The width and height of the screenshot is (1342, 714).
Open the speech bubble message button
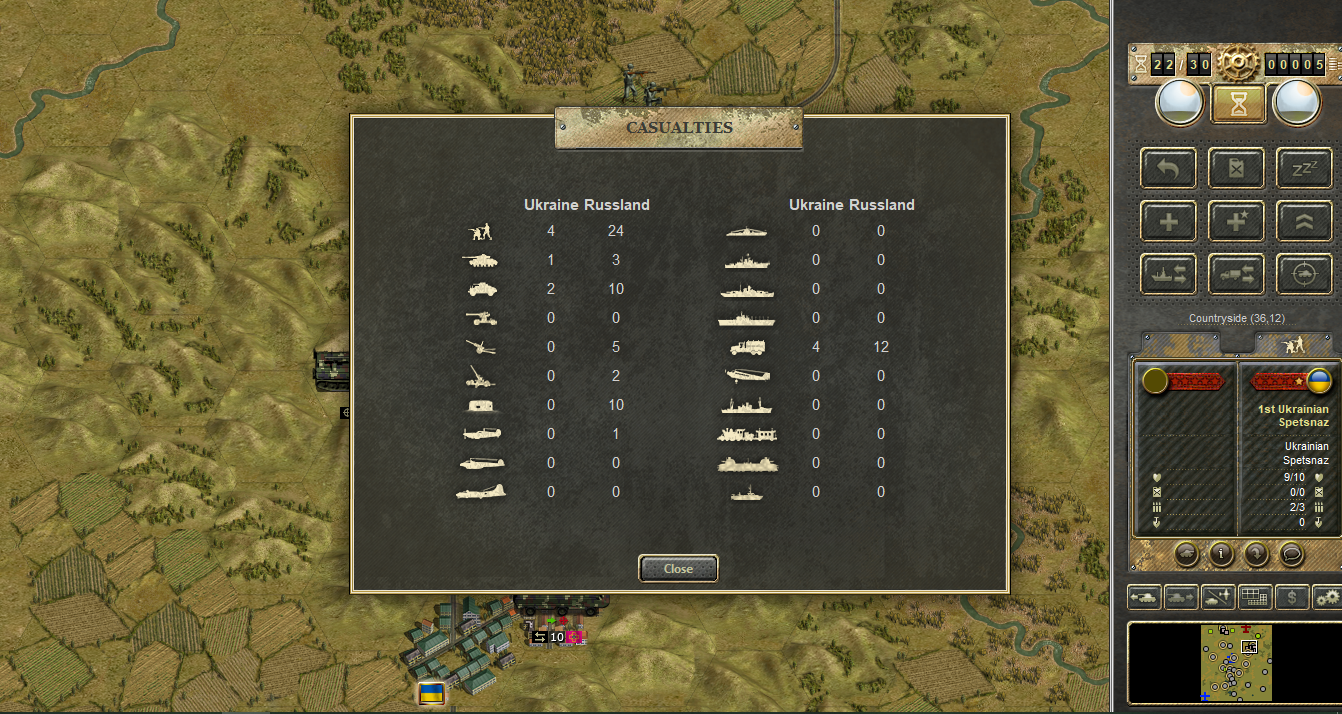pyautogui.click(x=1291, y=552)
